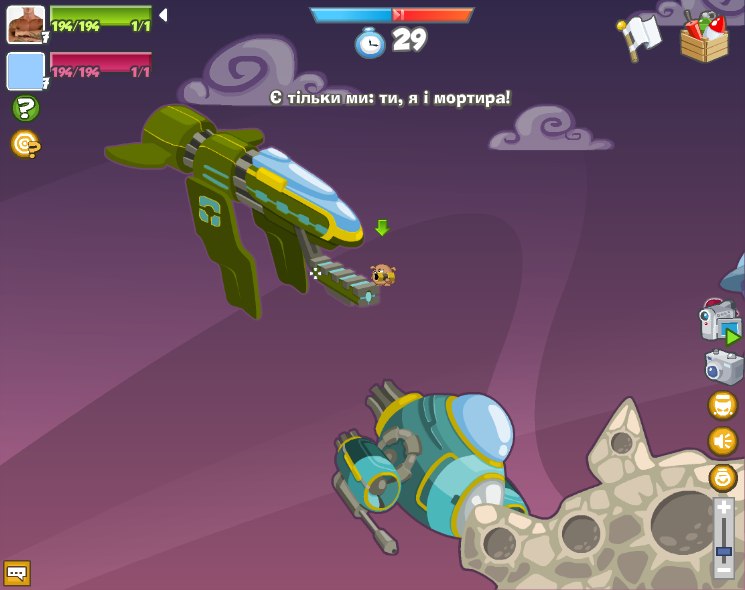Click the zoom-in plus button
Screen dimensions: 745x590
pyautogui.click(x=724, y=508)
